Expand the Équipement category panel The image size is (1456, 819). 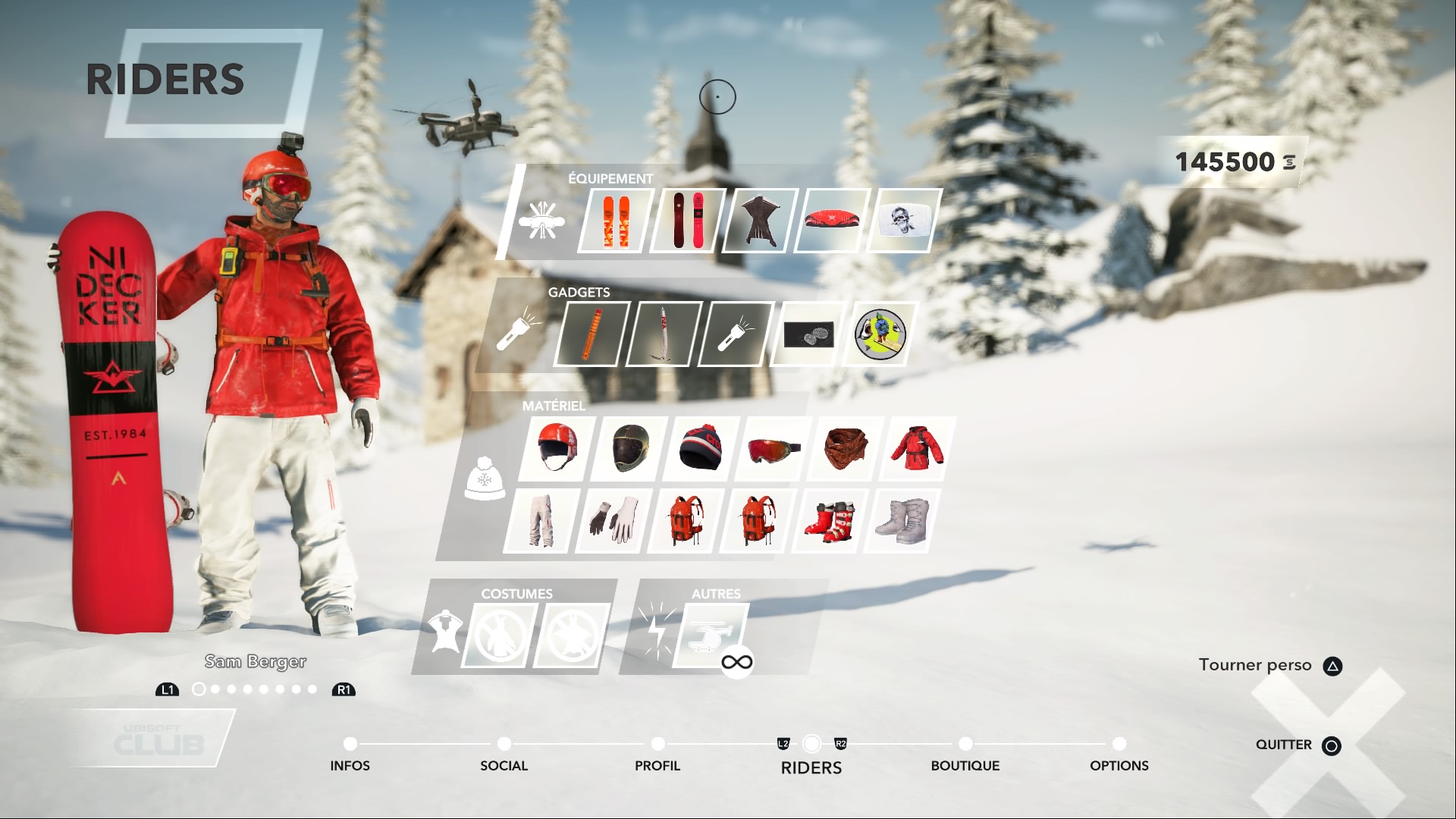click(542, 221)
